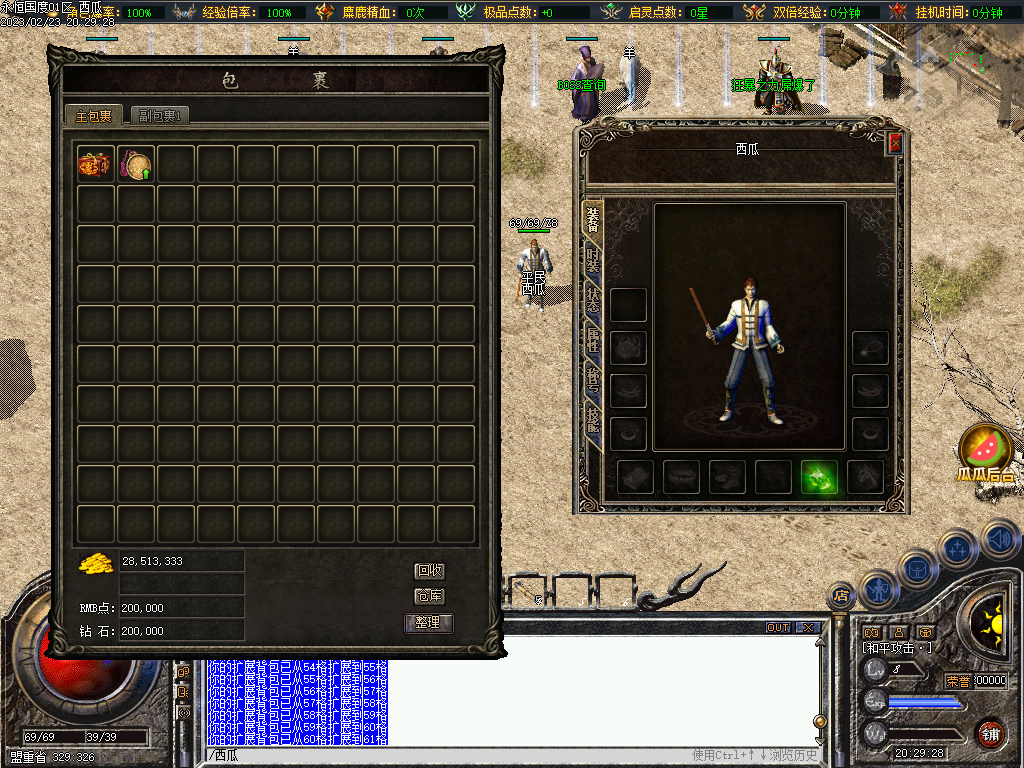Switch to the 状态 status tab
The width and height of the screenshot is (1024, 768).
[593, 300]
